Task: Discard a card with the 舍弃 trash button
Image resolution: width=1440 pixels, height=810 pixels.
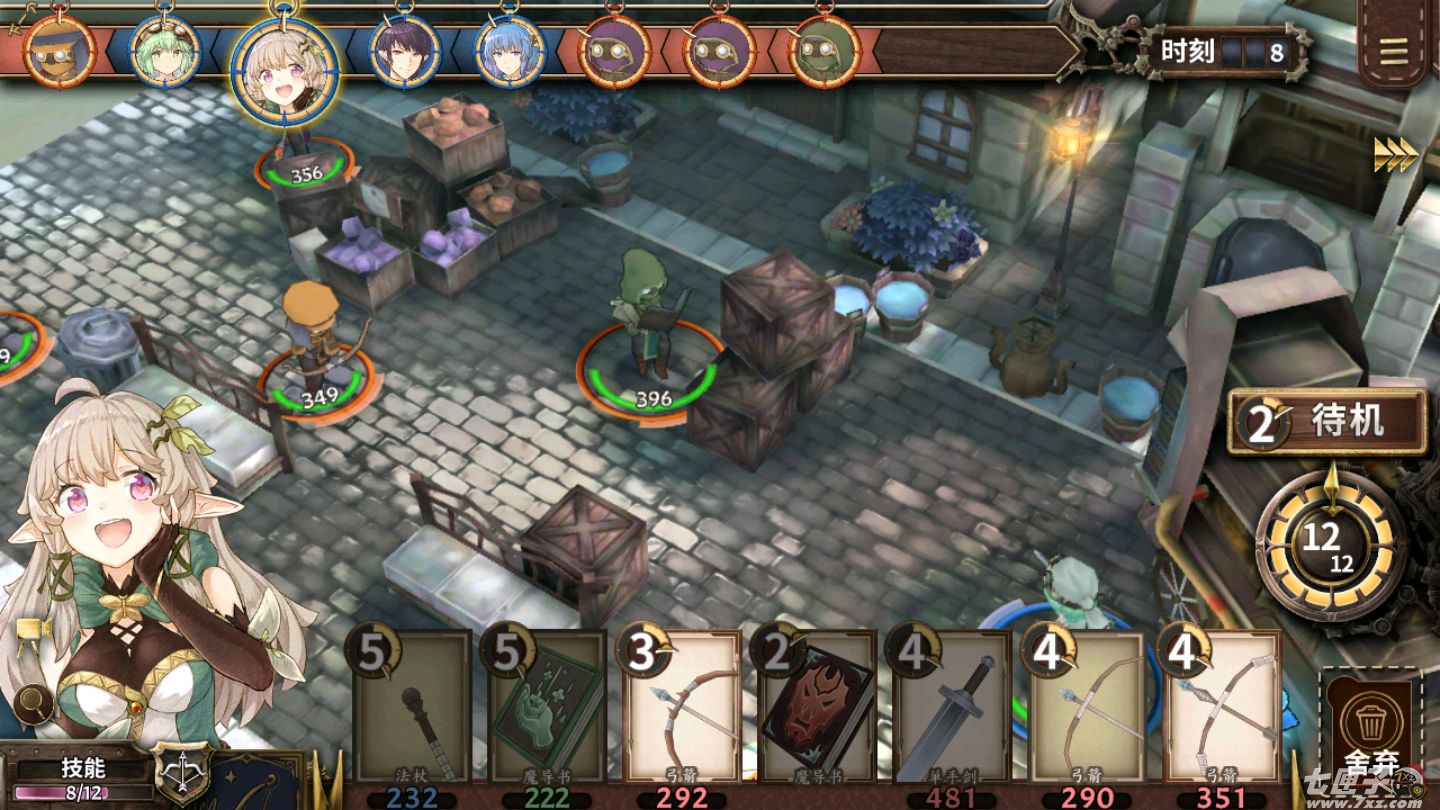Action: 1368,730
